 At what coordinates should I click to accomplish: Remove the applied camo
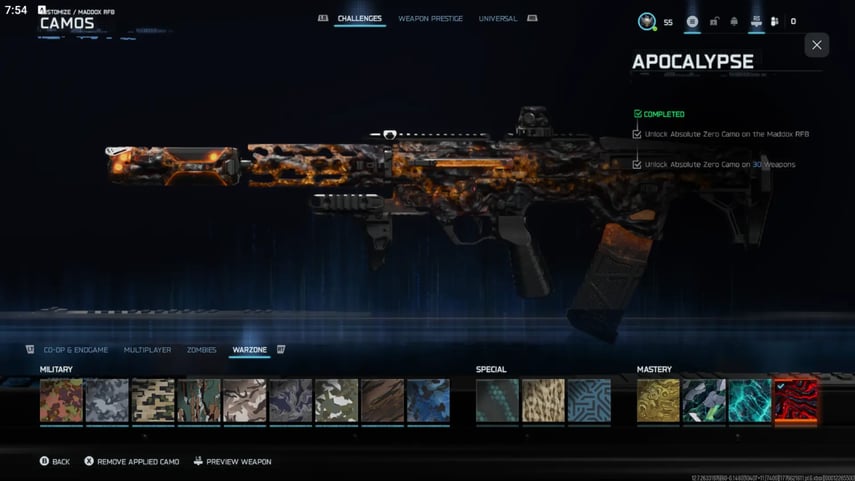coord(131,462)
